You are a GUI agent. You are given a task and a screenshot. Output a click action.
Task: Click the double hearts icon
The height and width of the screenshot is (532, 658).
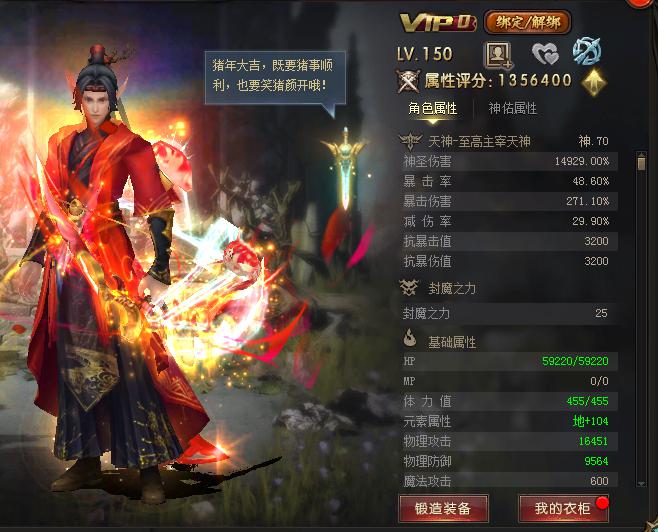click(544, 53)
